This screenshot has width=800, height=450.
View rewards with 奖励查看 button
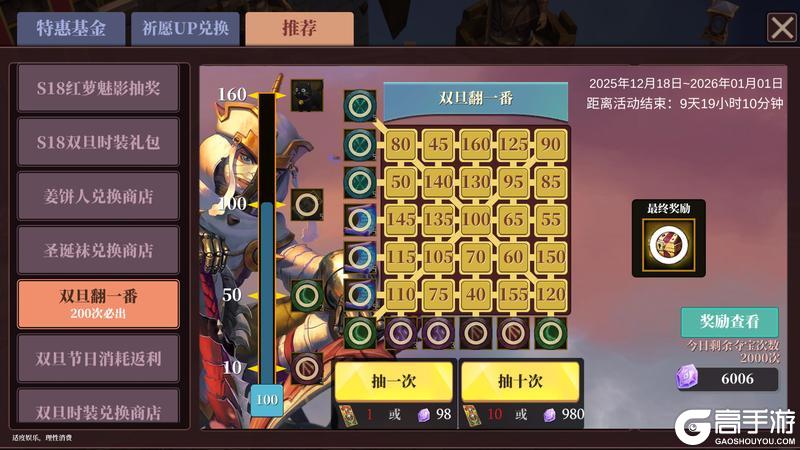729,322
